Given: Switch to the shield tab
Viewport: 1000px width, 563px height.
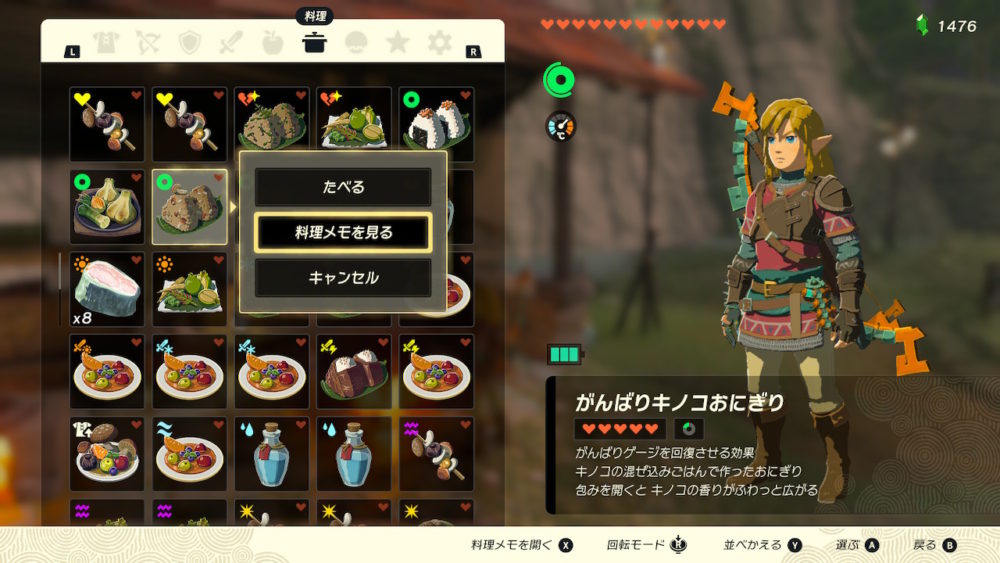Looking at the screenshot, I should pyautogui.click(x=190, y=42).
